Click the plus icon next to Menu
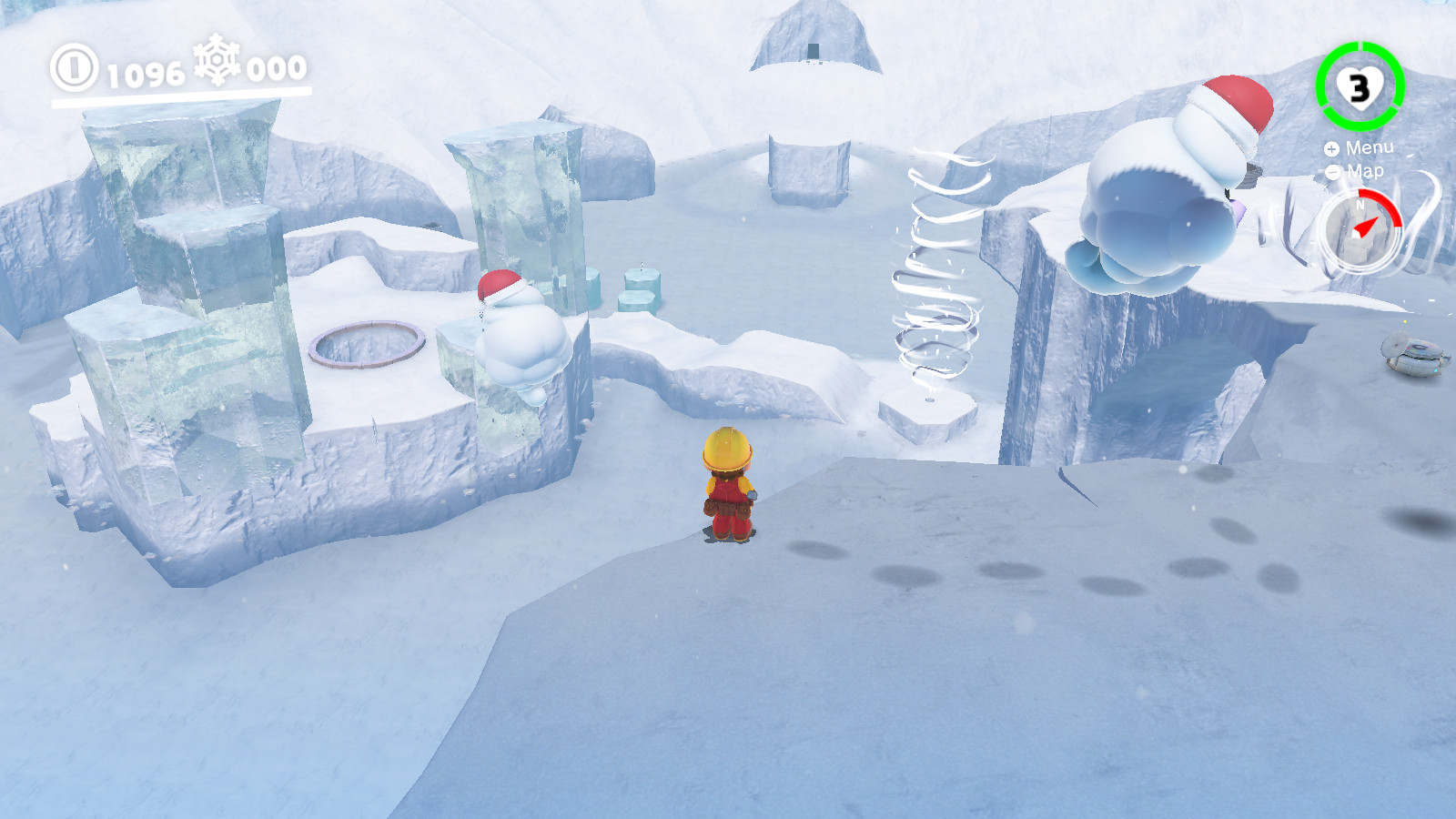1456x819 pixels. 1331,147
